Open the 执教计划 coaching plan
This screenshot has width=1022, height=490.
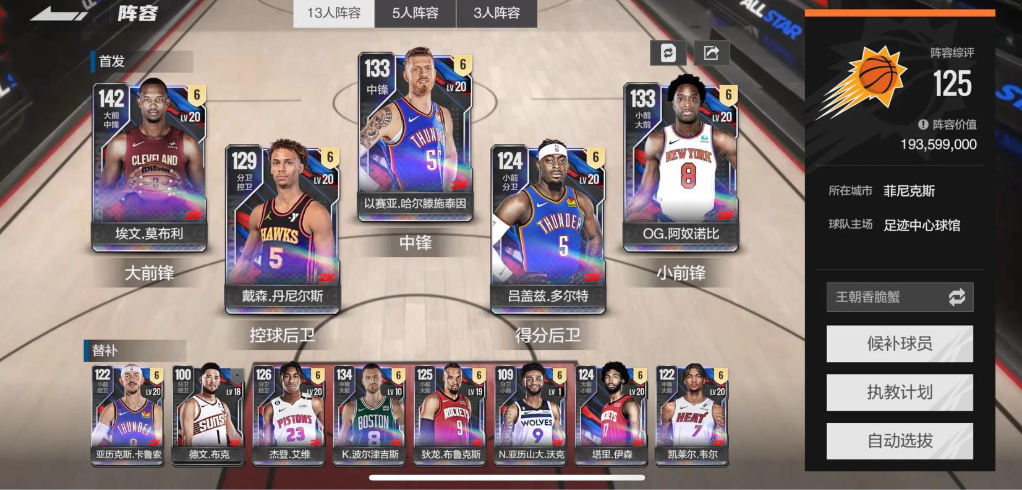coord(899,392)
